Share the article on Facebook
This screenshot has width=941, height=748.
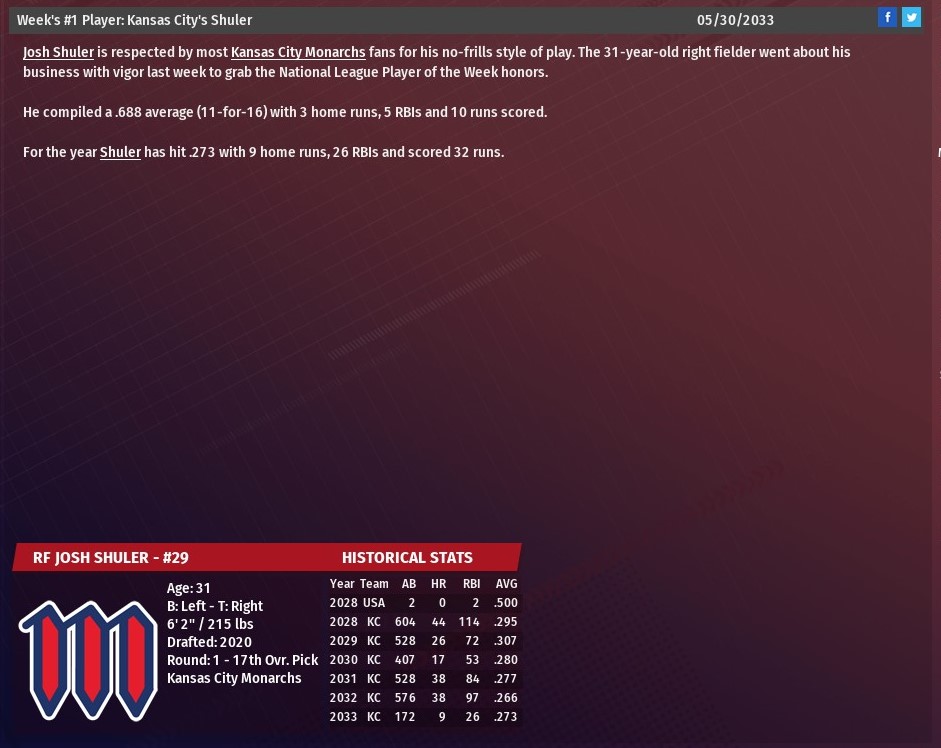(887, 17)
